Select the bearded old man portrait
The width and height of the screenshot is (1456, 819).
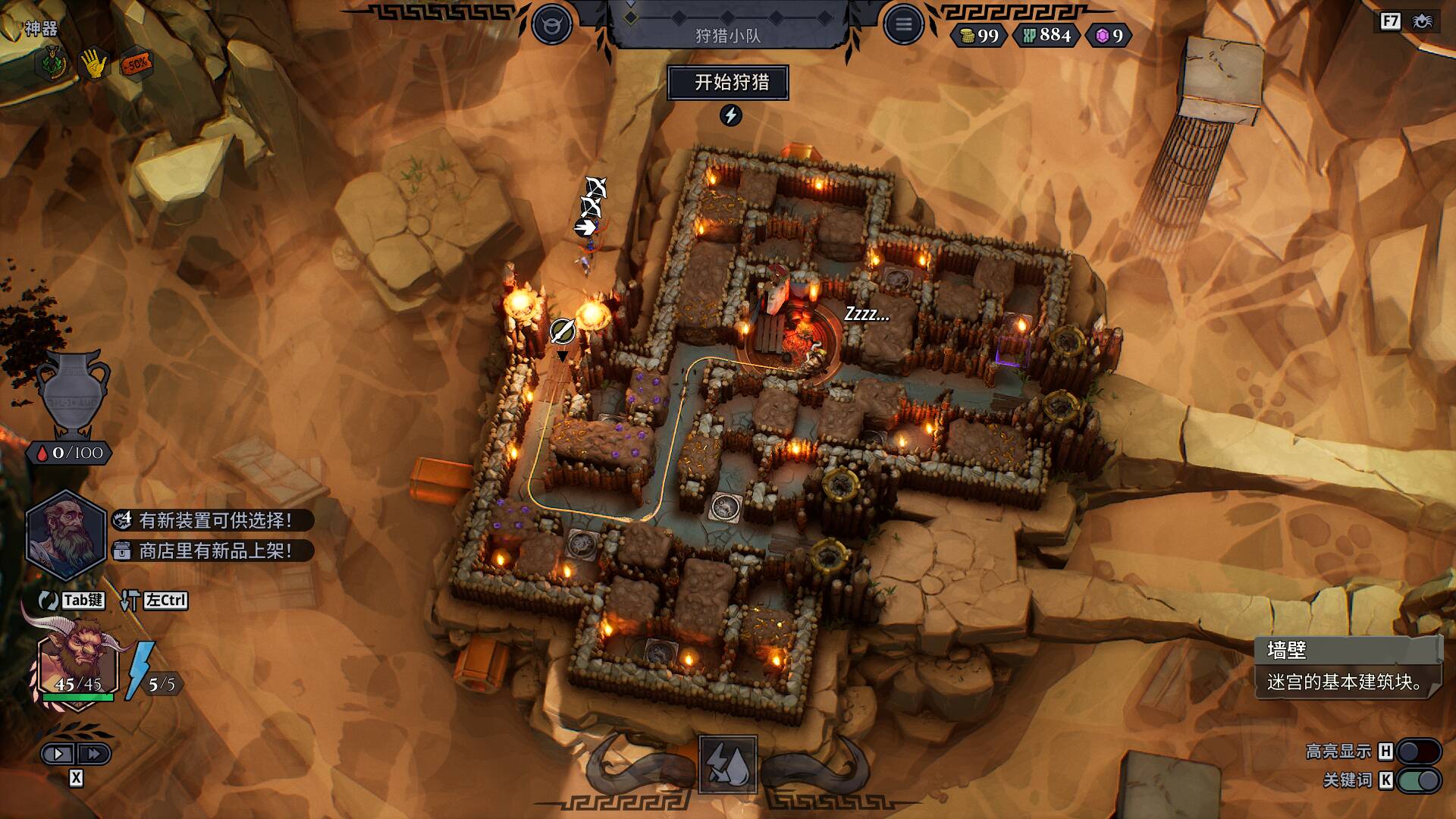[65, 535]
